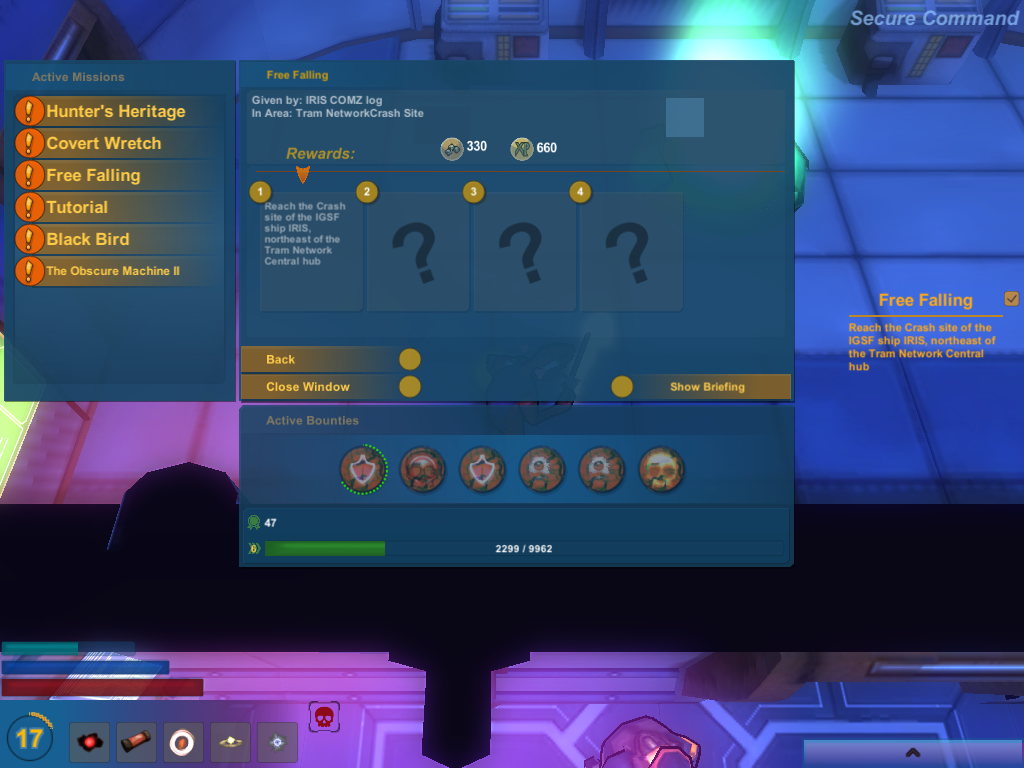
Task: Select the gold saucer hotbar item
Action: coord(230,742)
